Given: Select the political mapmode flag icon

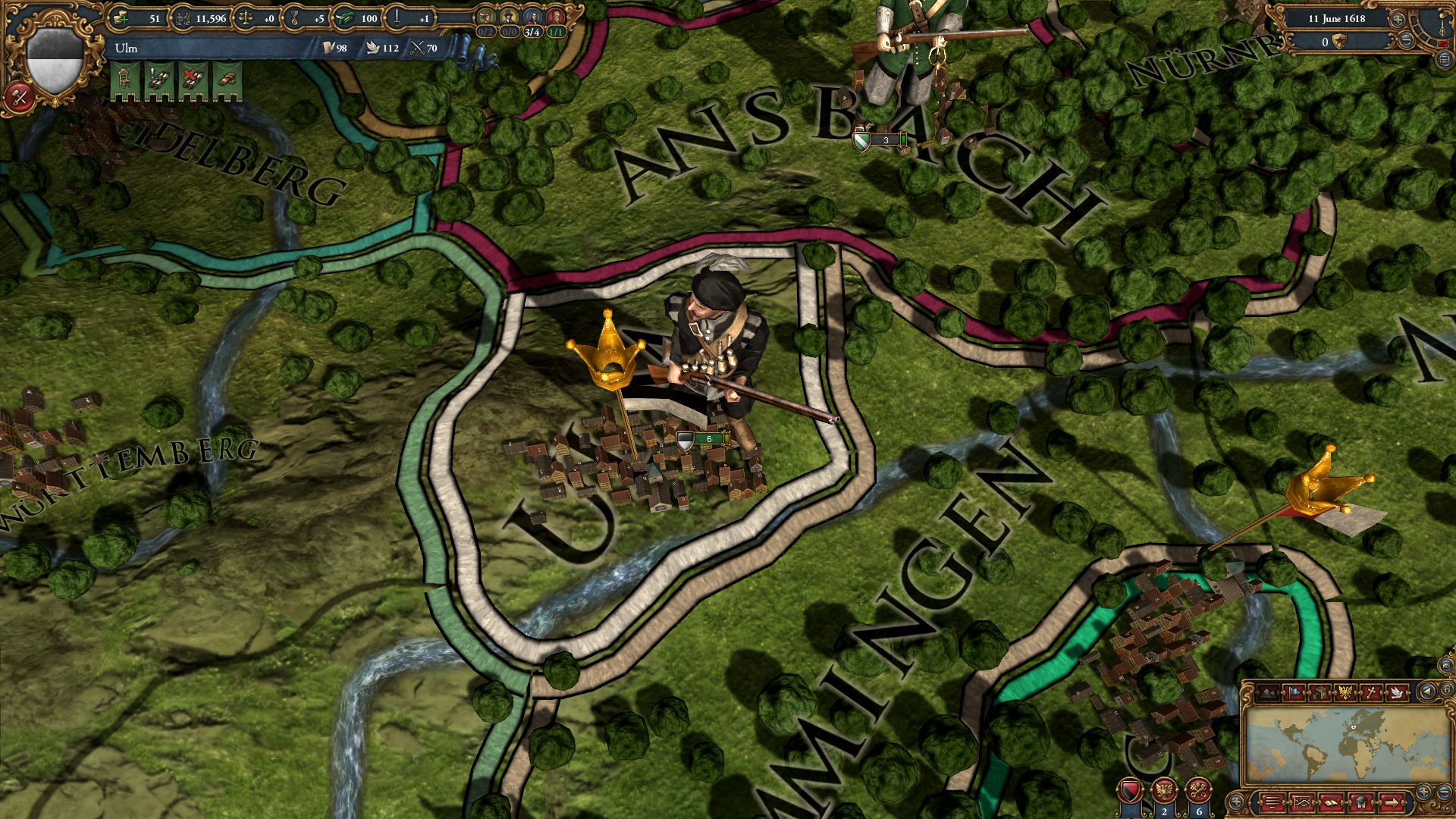Looking at the screenshot, I should coord(1294,692).
